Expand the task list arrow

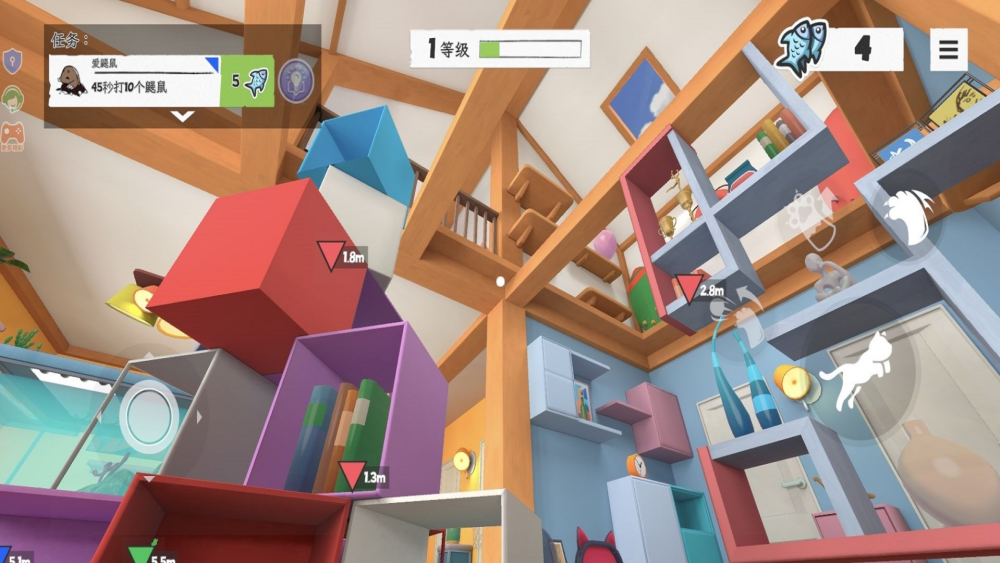coord(182,116)
